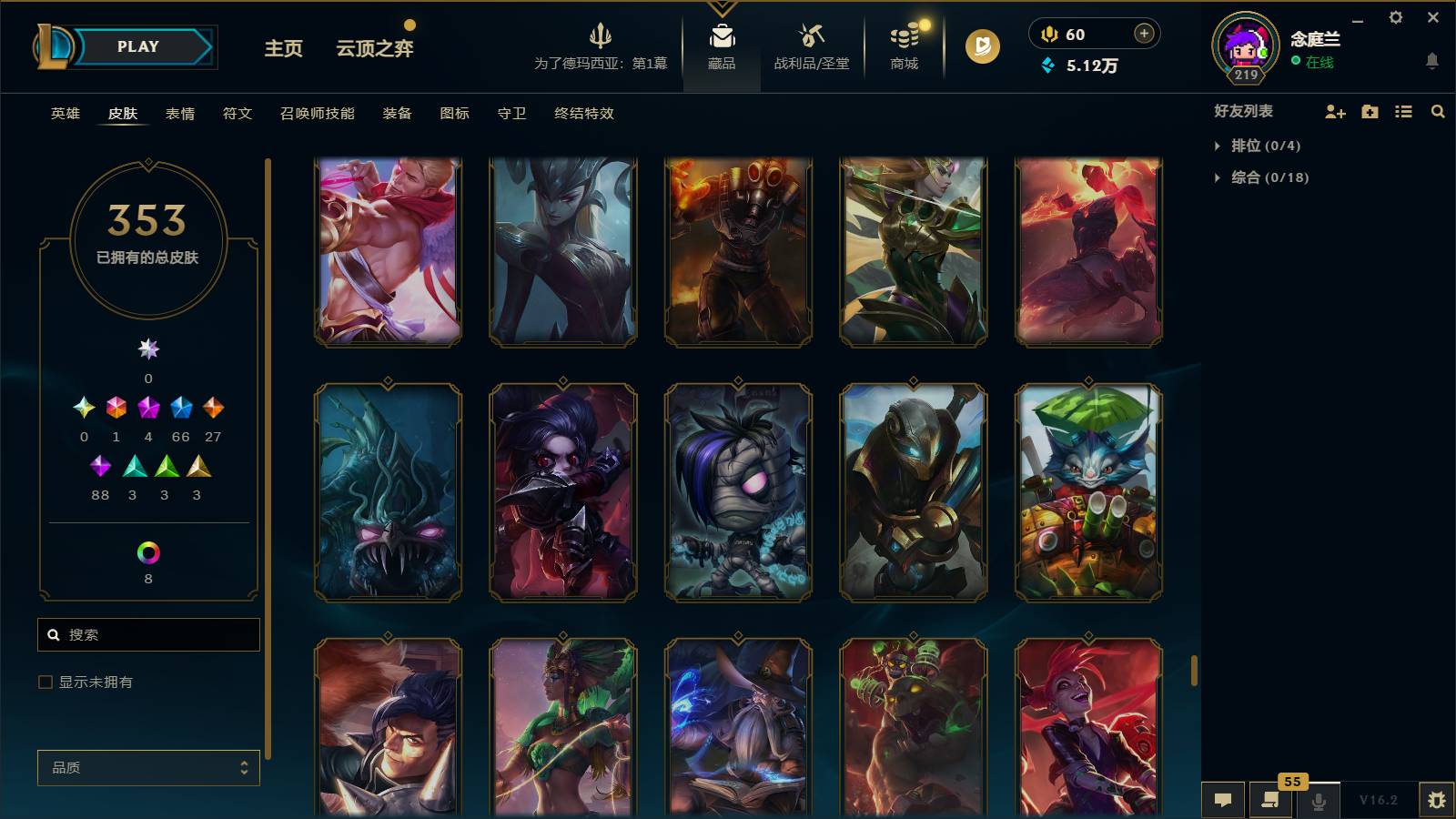Open the friend list search icon

pos(1438,112)
